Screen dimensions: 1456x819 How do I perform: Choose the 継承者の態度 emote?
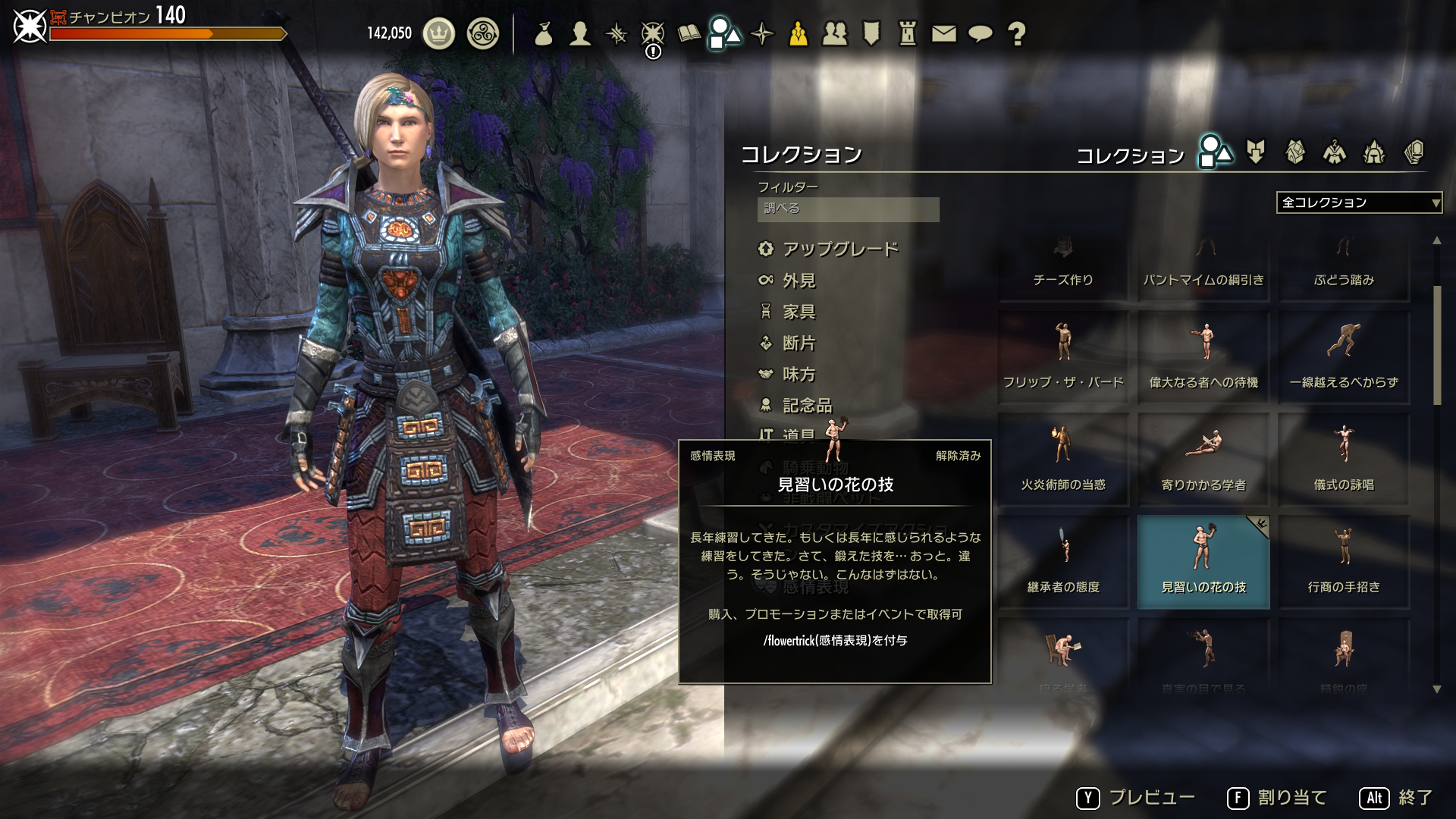tap(1063, 562)
